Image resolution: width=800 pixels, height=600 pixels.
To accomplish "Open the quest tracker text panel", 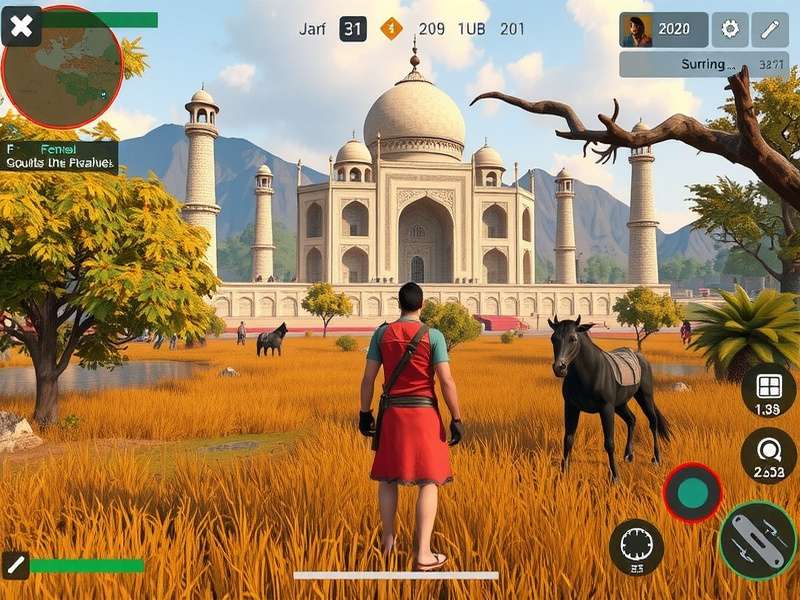I will (x=60, y=157).
